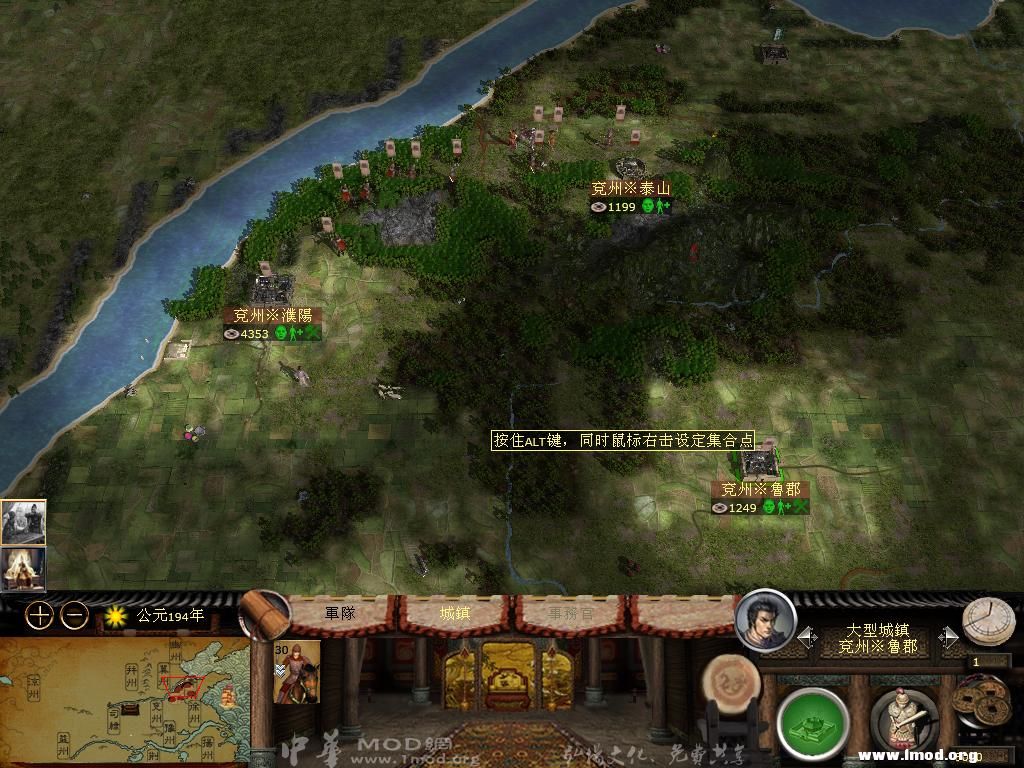
Task: Open the wooden scroll icon beside the tabs
Action: [264, 615]
